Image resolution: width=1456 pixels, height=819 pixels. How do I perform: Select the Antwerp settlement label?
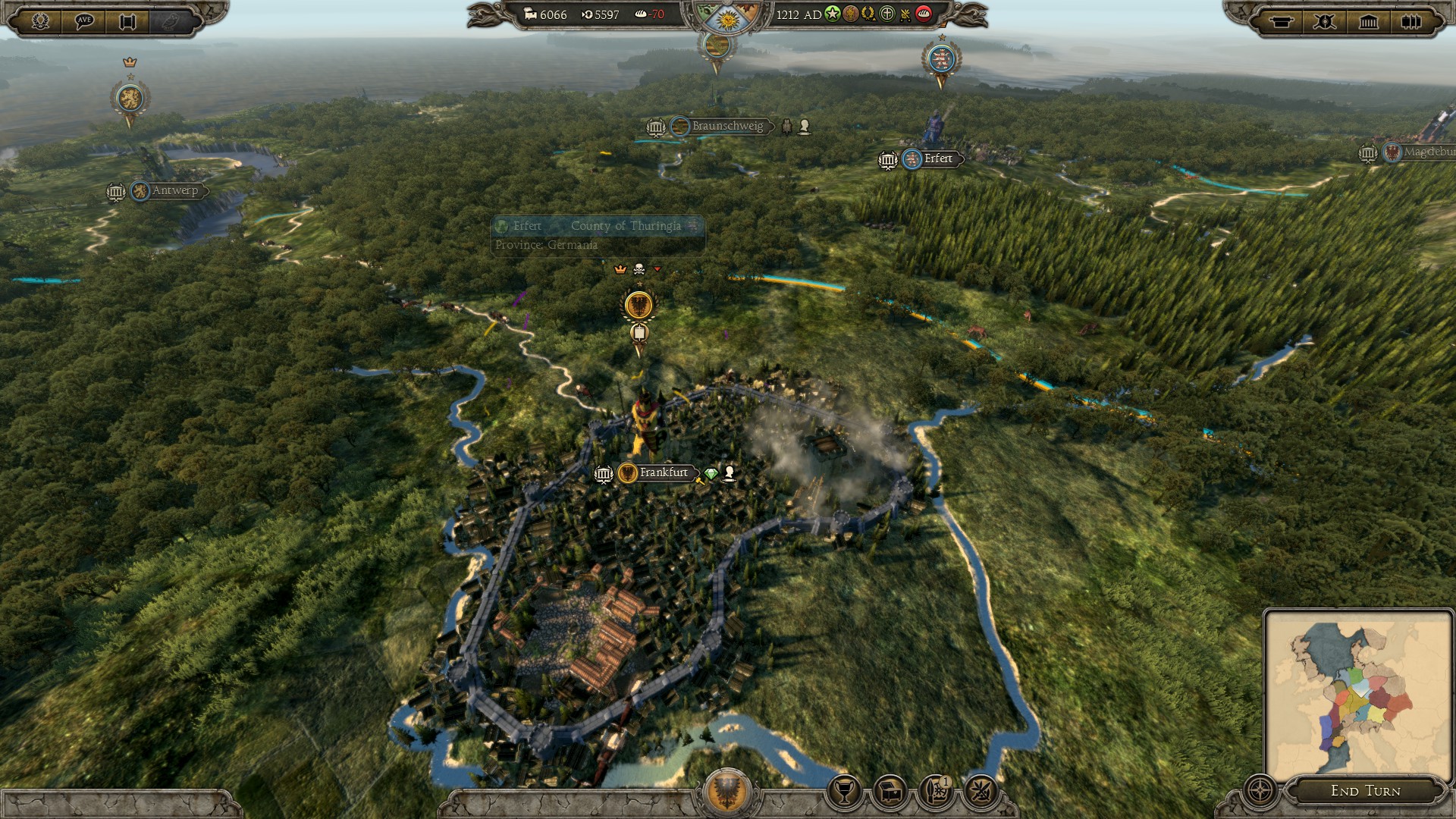174,190
